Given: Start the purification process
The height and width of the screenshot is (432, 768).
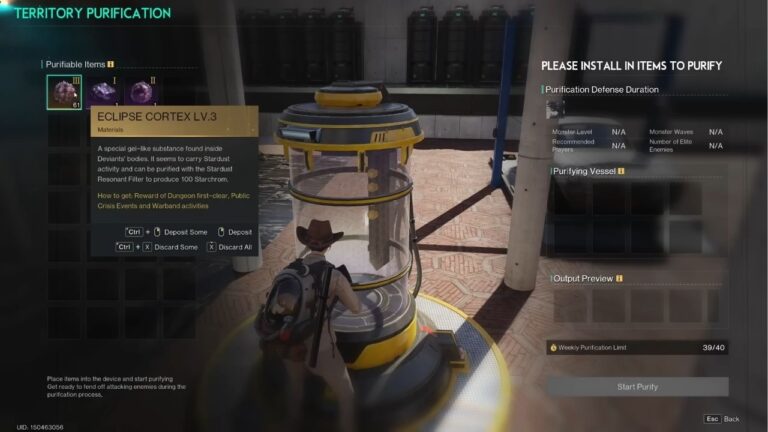Looking at the screenshot, I should pyautogui.click(x=637, y=386).
